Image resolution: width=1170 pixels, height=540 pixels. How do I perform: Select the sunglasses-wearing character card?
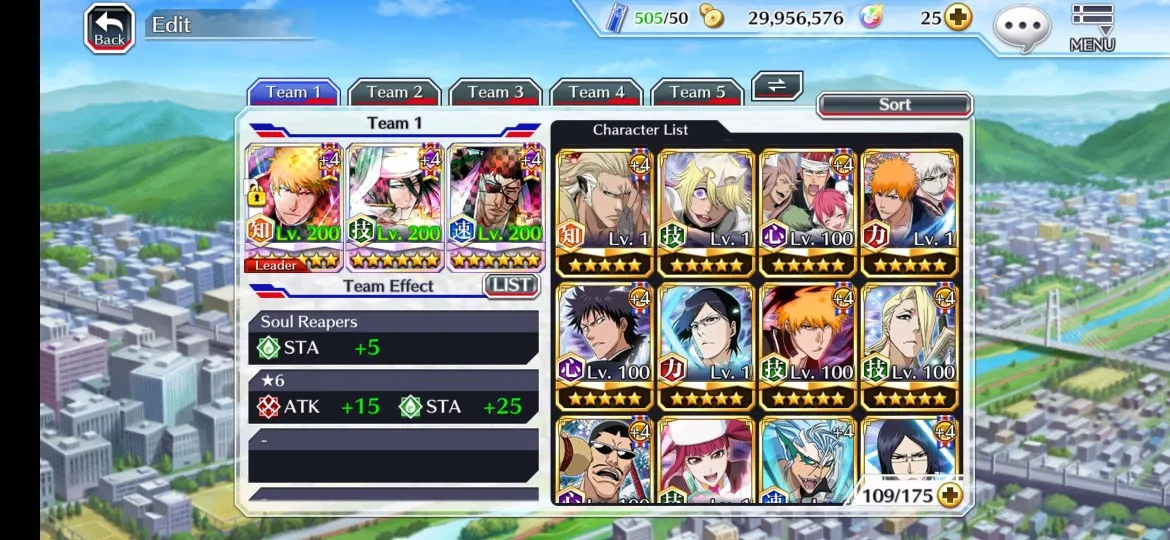(604, 462)
